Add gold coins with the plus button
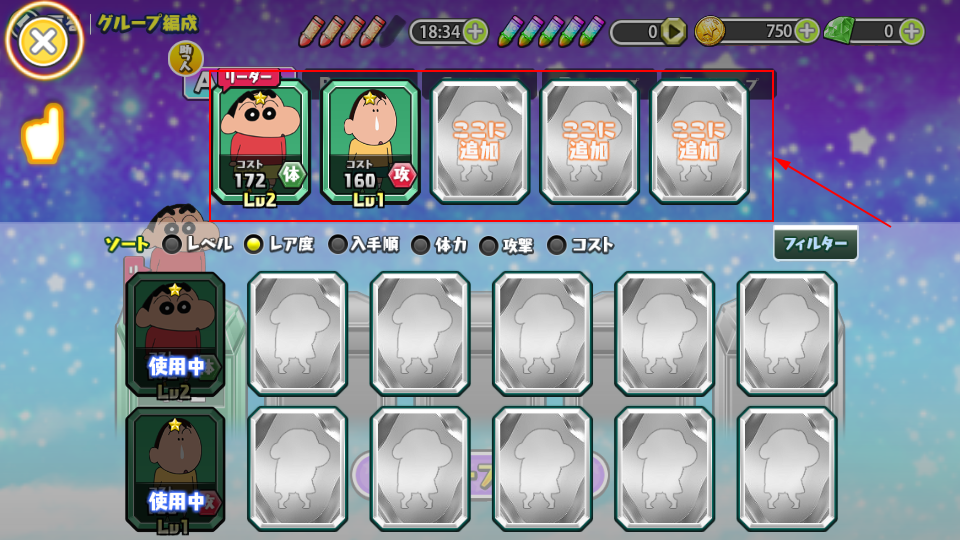Viewport: 960px width, 540px height. coord(807,31)
